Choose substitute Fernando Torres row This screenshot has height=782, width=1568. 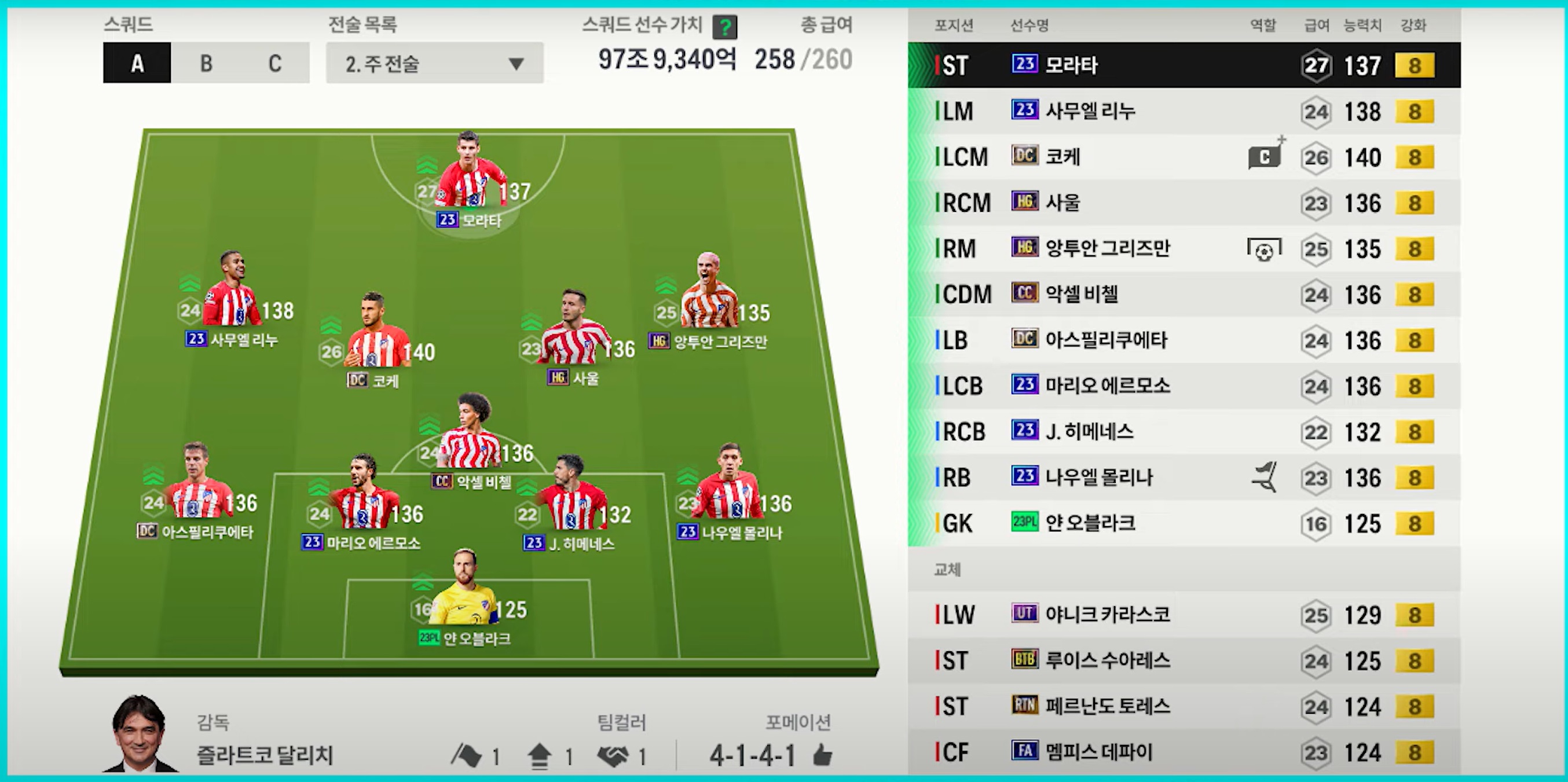point(1184,707)
